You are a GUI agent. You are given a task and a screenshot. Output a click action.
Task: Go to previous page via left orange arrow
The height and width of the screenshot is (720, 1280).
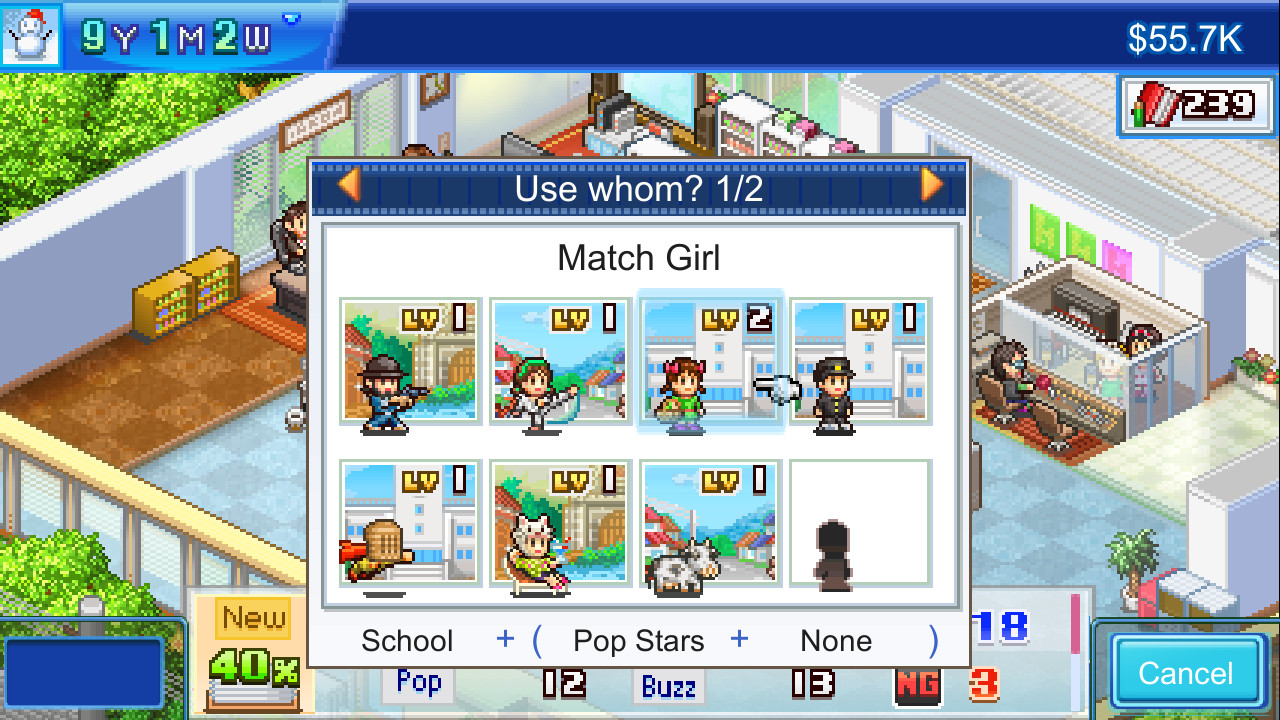point(349,186)
